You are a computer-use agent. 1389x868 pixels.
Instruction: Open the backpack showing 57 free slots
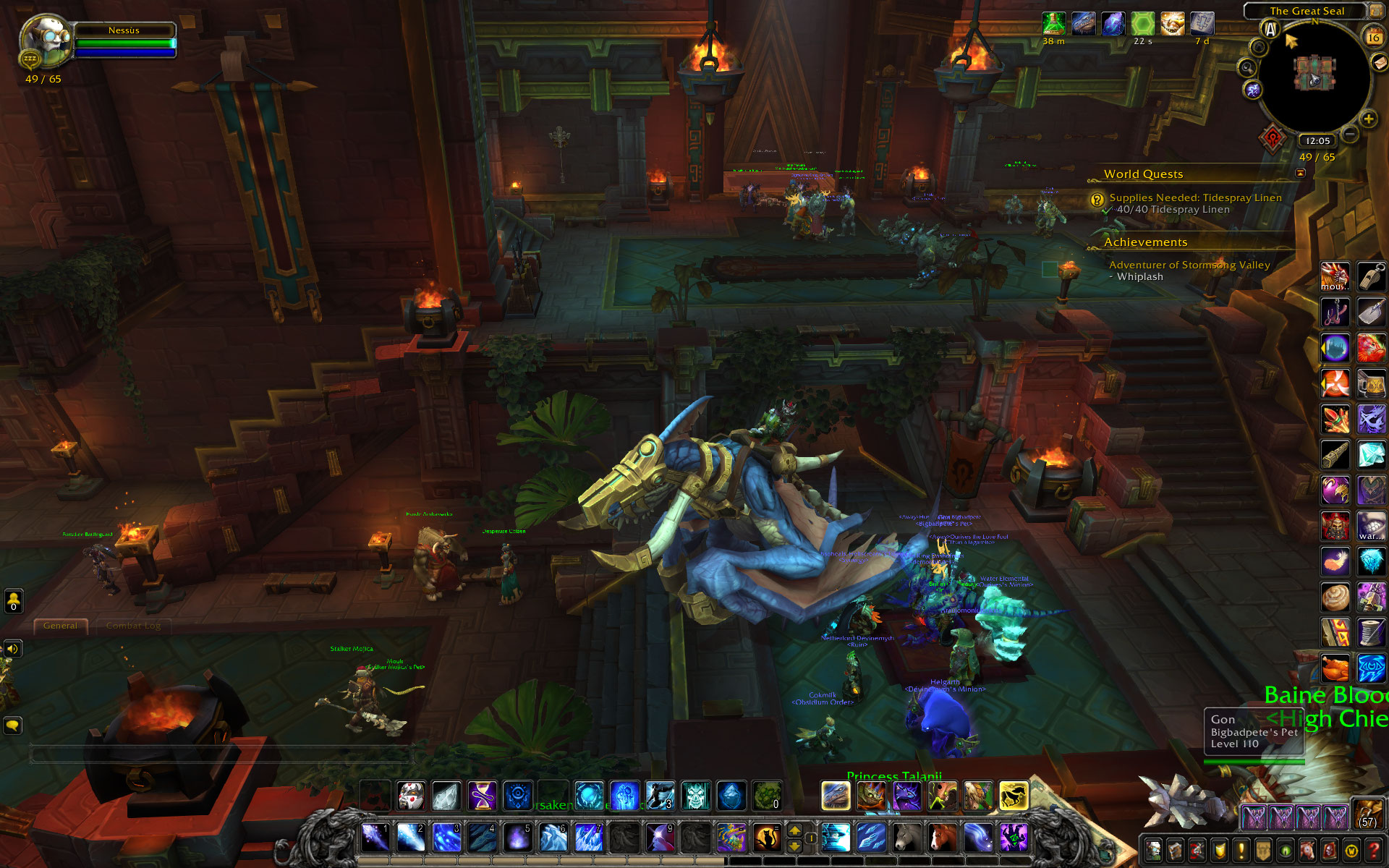pos(1368,814)
